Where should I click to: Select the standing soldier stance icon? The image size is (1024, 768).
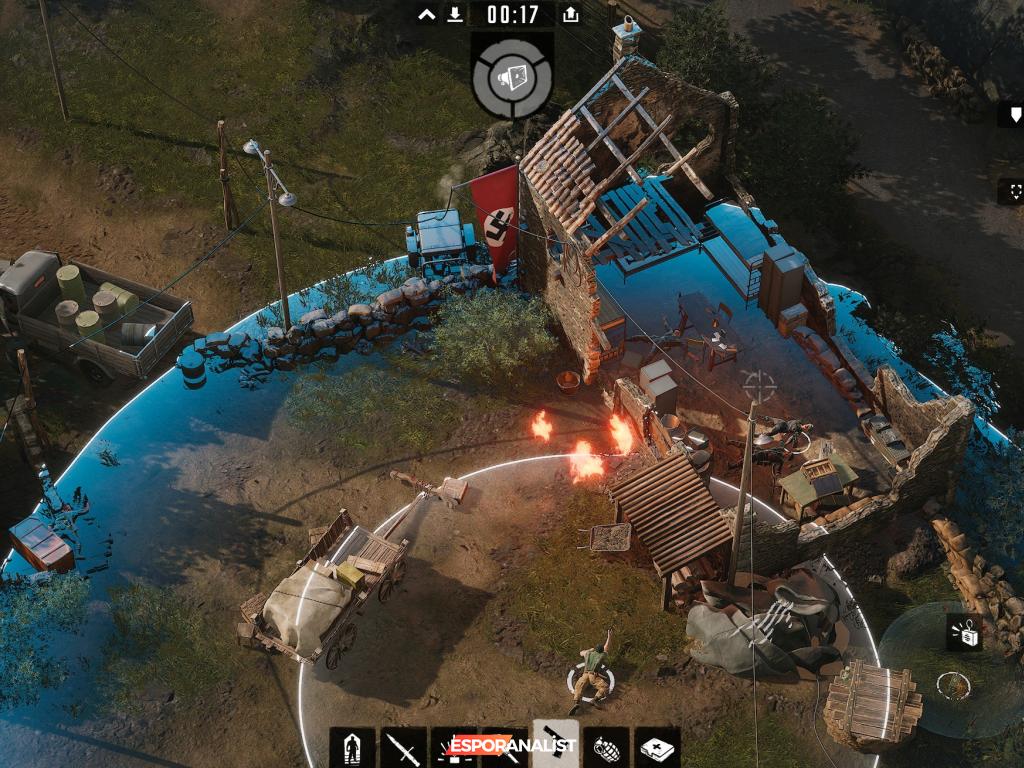coord(352,748)
